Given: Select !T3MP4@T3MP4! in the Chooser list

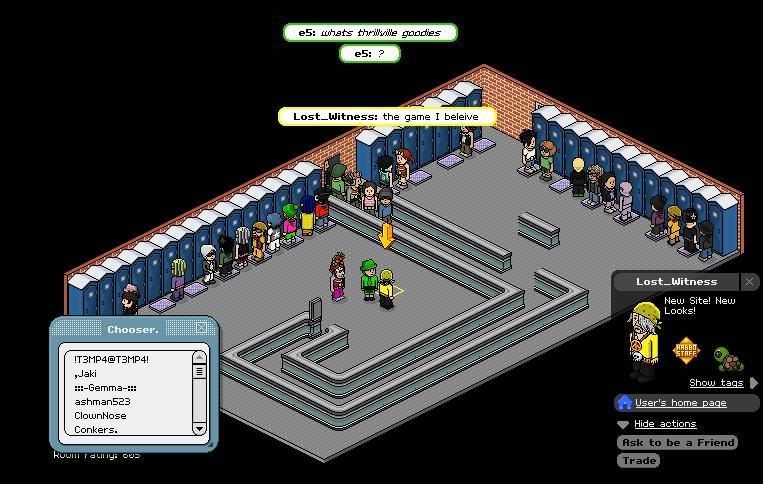Looking at the screenshot, I should point(111,359).
